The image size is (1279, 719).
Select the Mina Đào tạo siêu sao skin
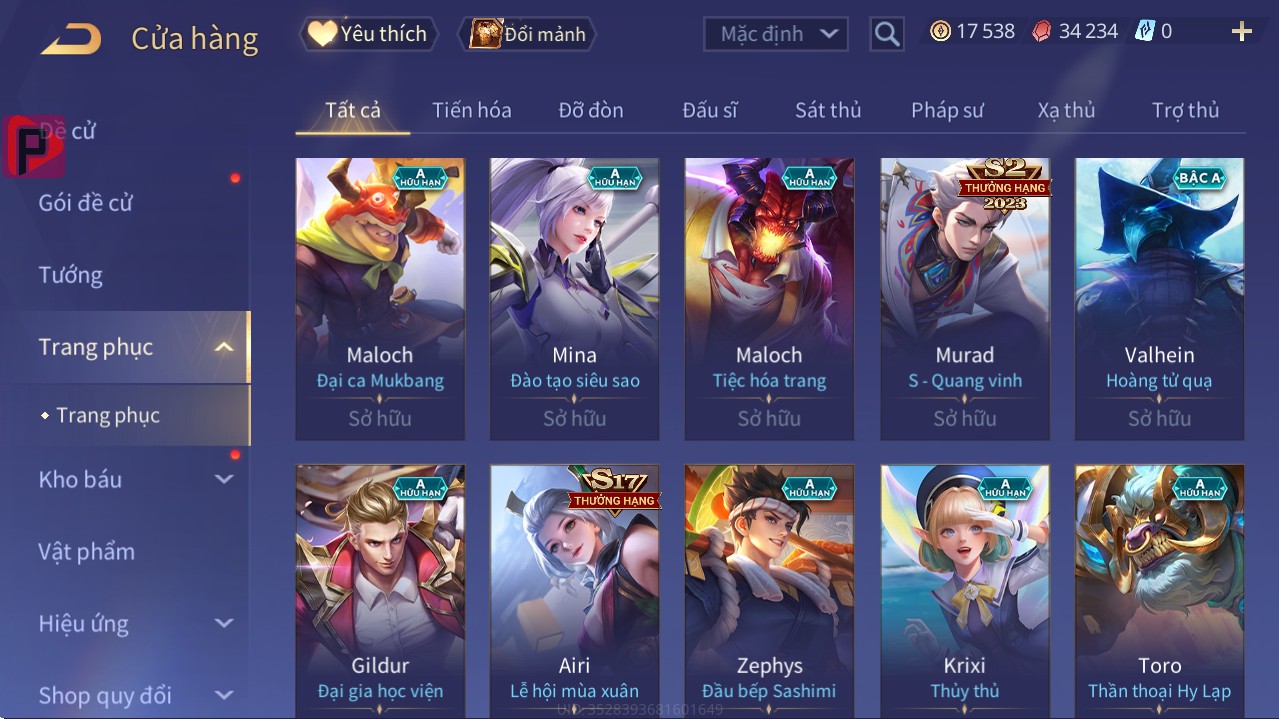click(x=574, y=298)
